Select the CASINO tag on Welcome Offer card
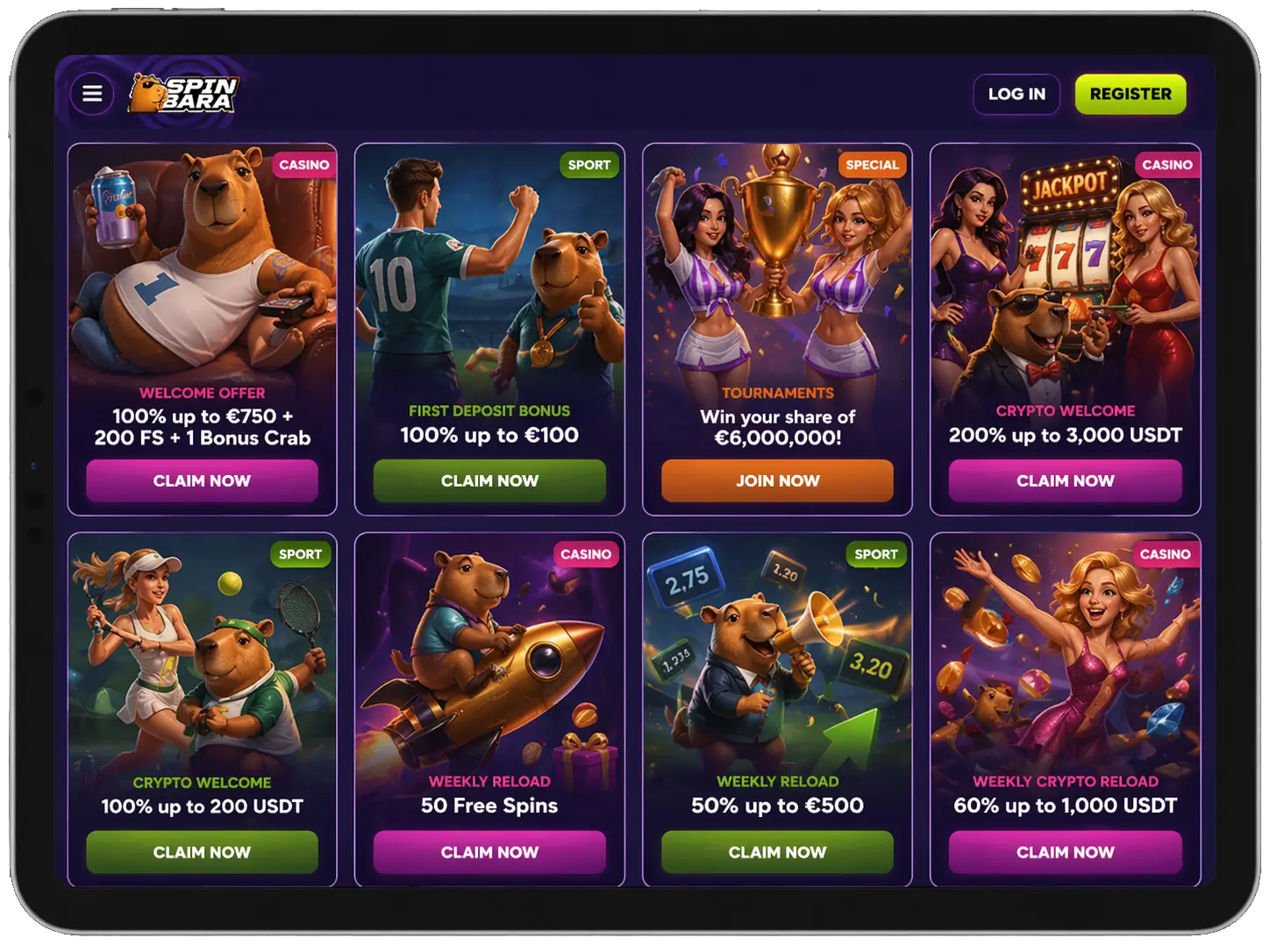 click(303, 164)
